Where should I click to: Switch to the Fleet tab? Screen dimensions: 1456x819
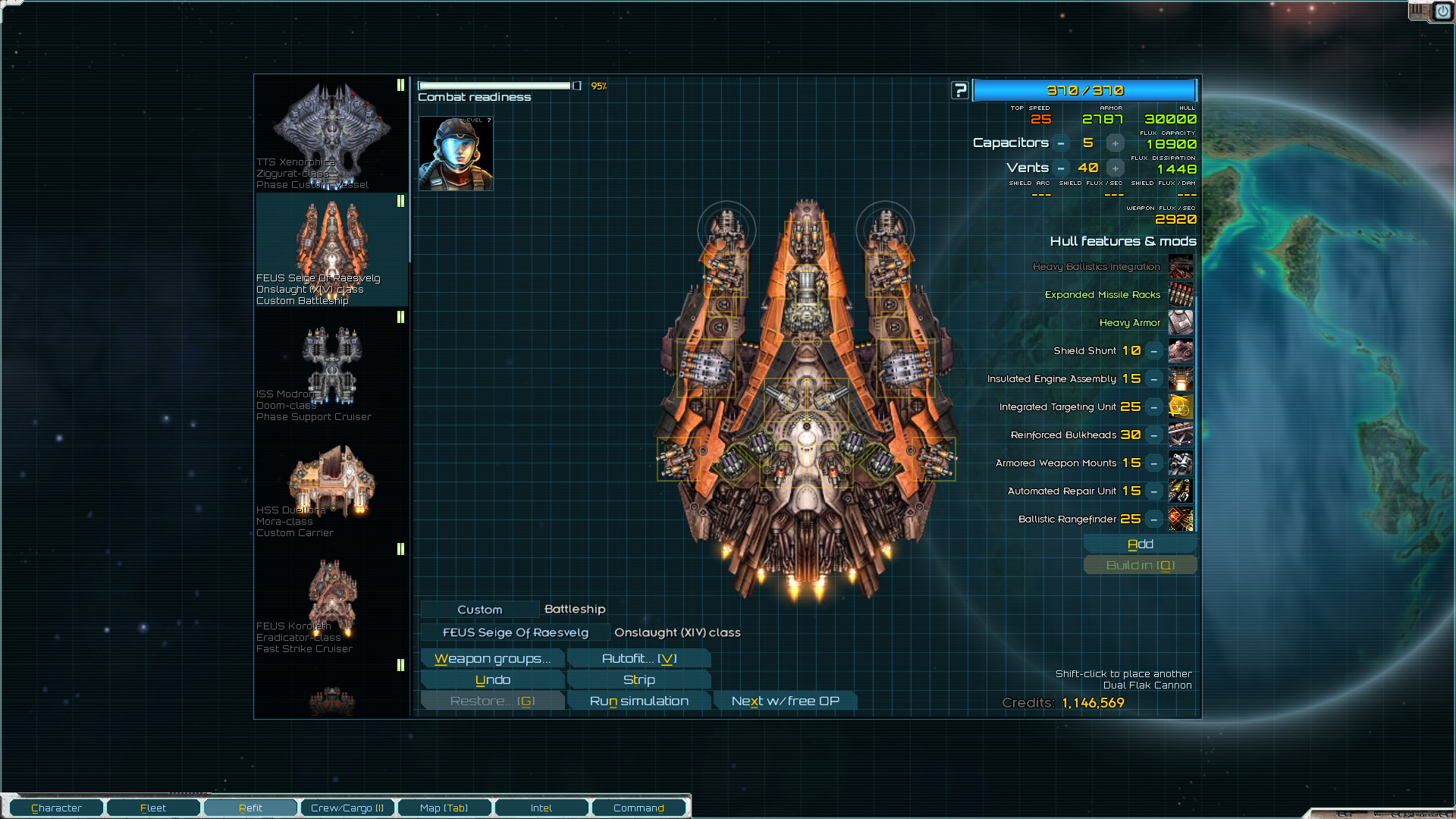coord(153,808)
